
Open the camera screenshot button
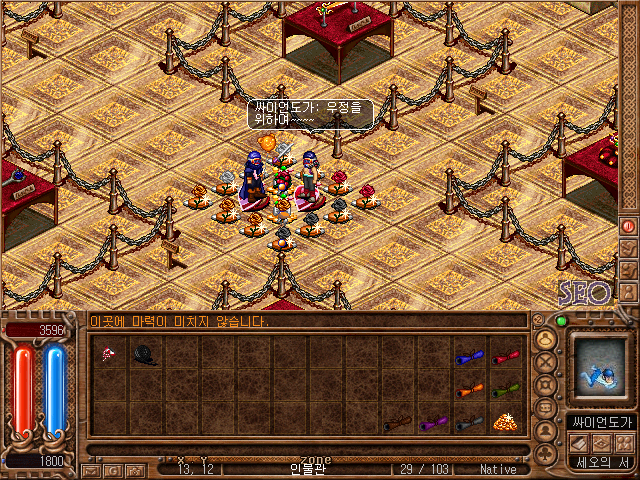coord(135,470)
